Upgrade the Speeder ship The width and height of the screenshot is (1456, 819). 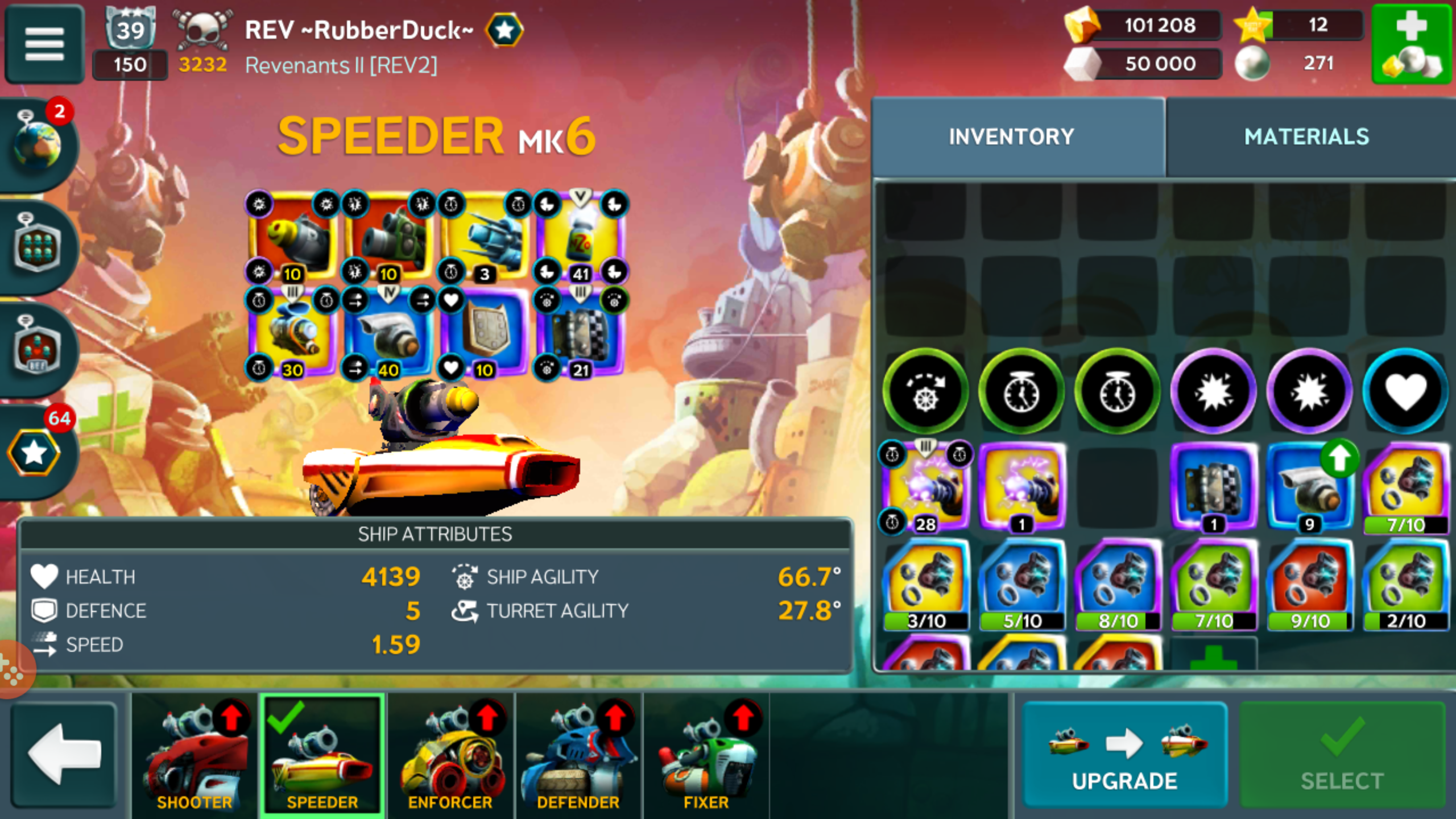(x=1124, y=755)
